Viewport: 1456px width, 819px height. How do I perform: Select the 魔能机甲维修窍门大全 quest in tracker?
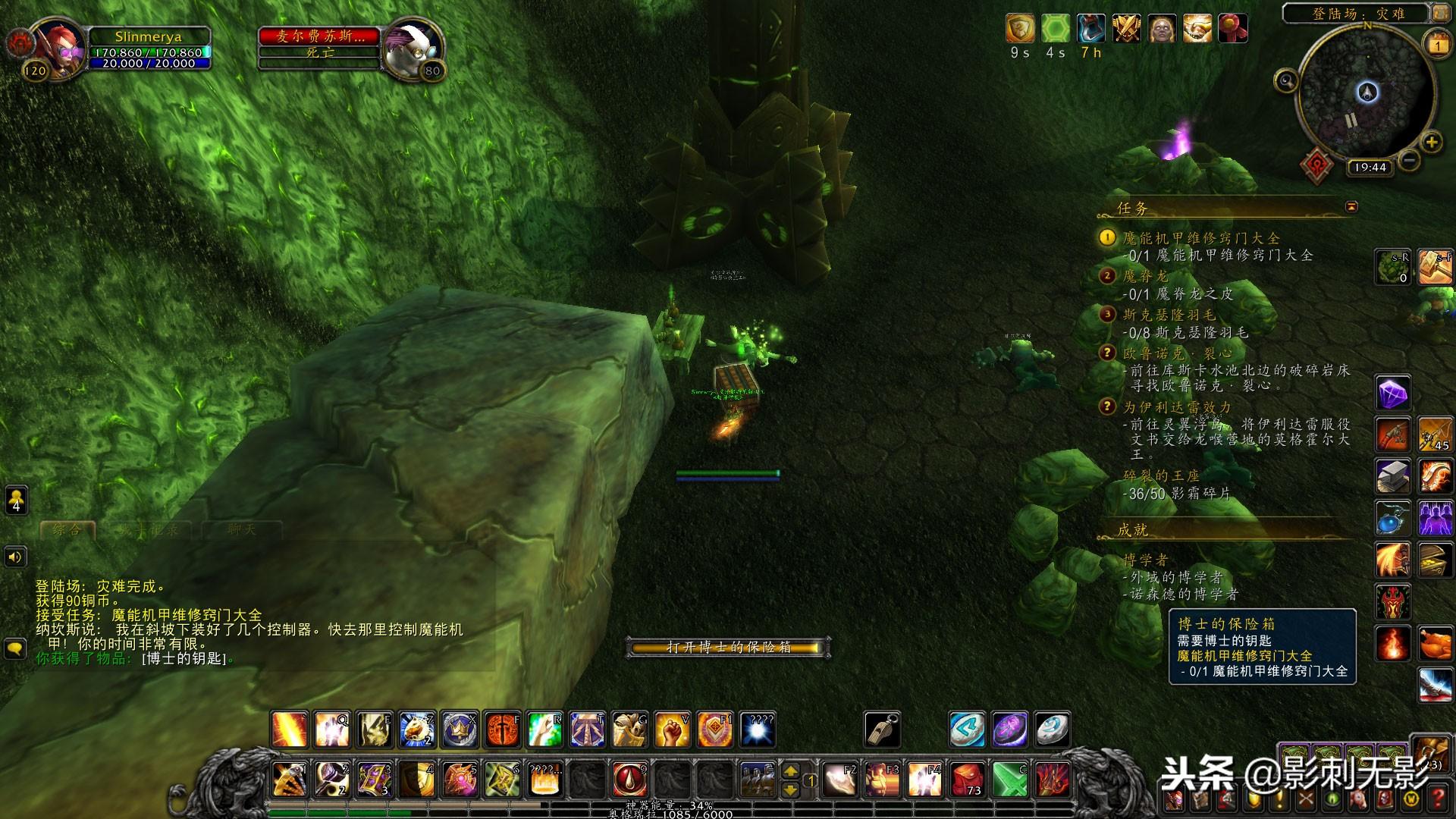coord(1201,238)
